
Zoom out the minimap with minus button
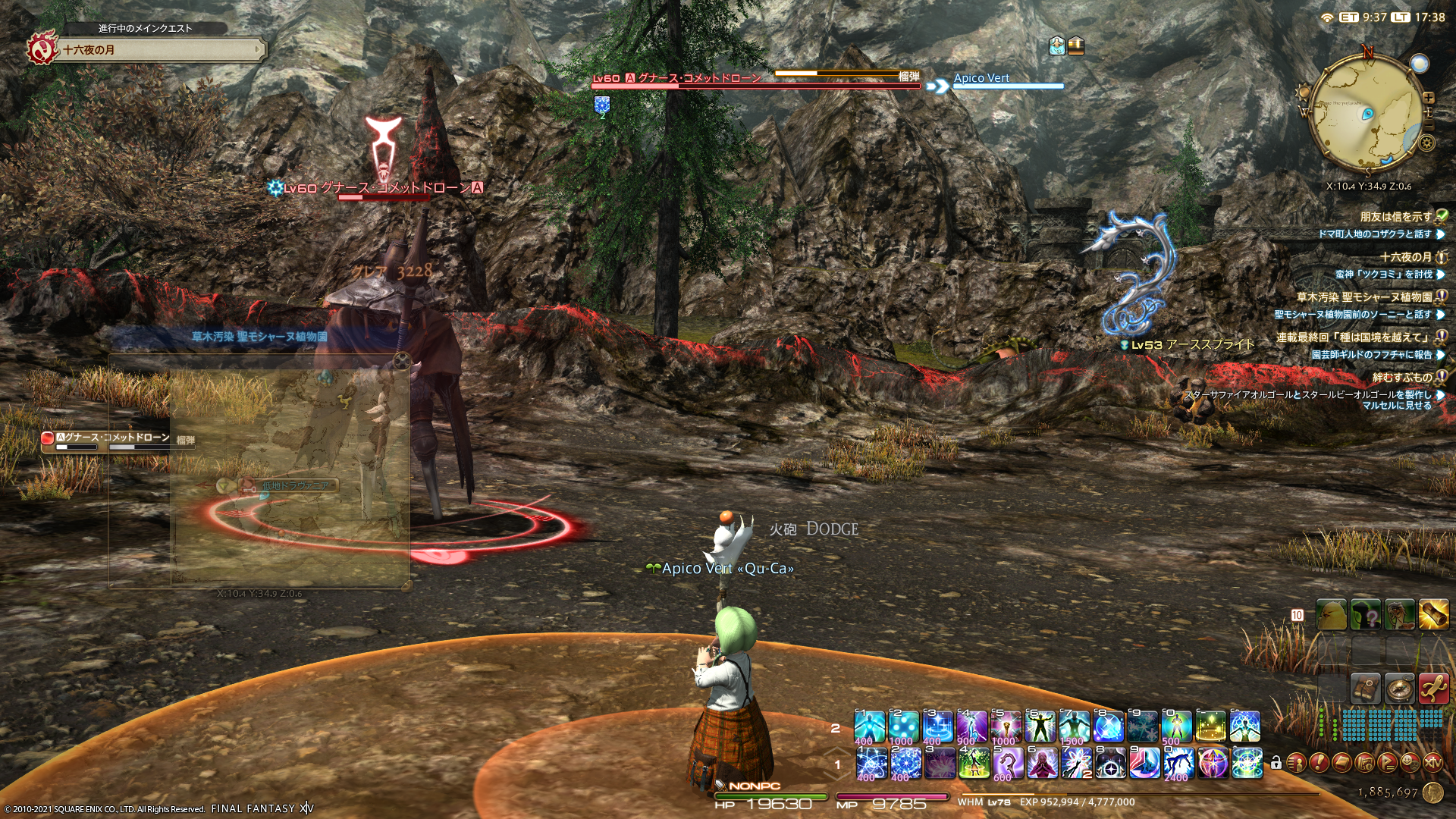pyautogui.click(x=1429, y=124)
